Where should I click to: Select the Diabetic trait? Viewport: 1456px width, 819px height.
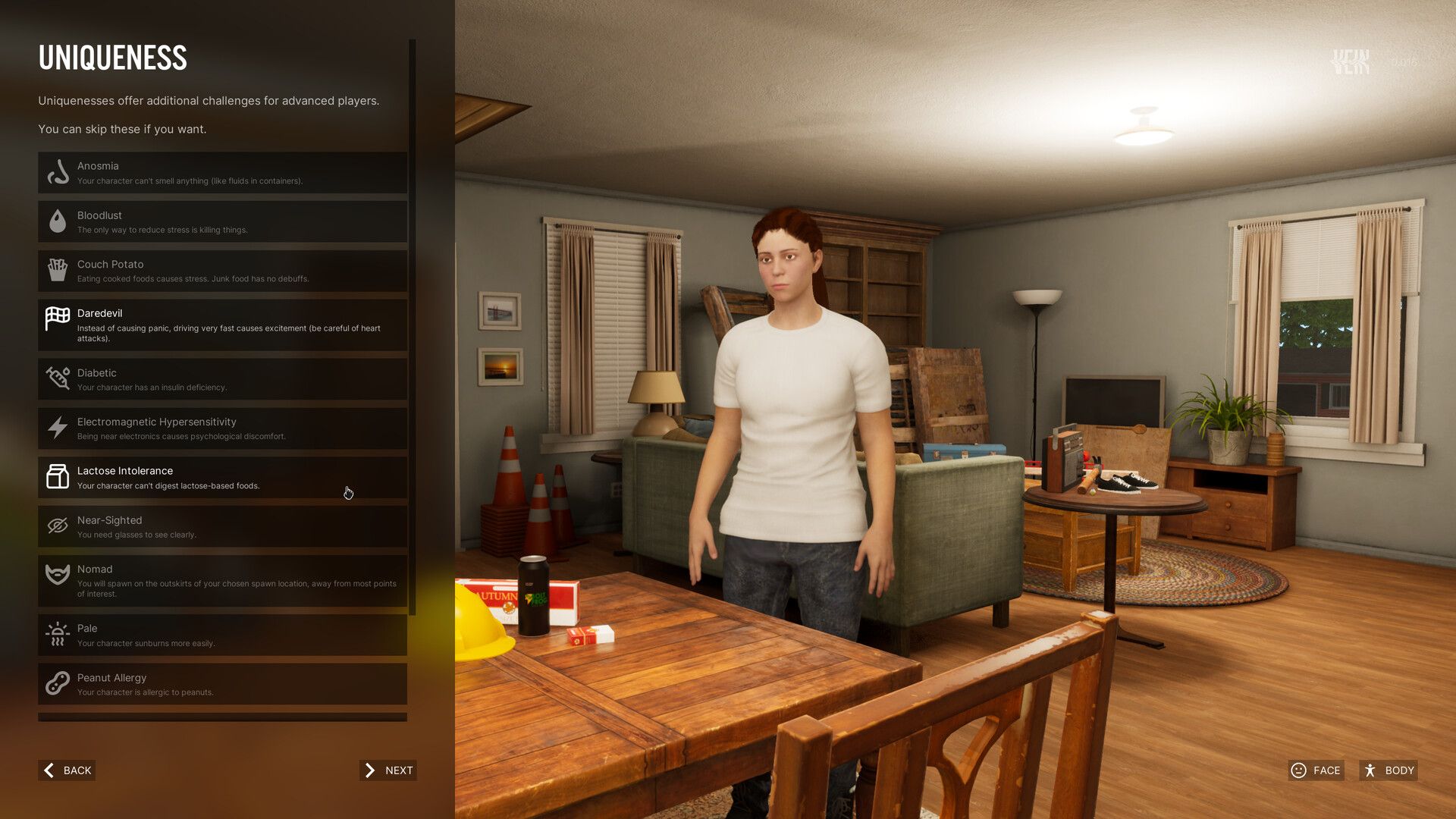point(222,379)
